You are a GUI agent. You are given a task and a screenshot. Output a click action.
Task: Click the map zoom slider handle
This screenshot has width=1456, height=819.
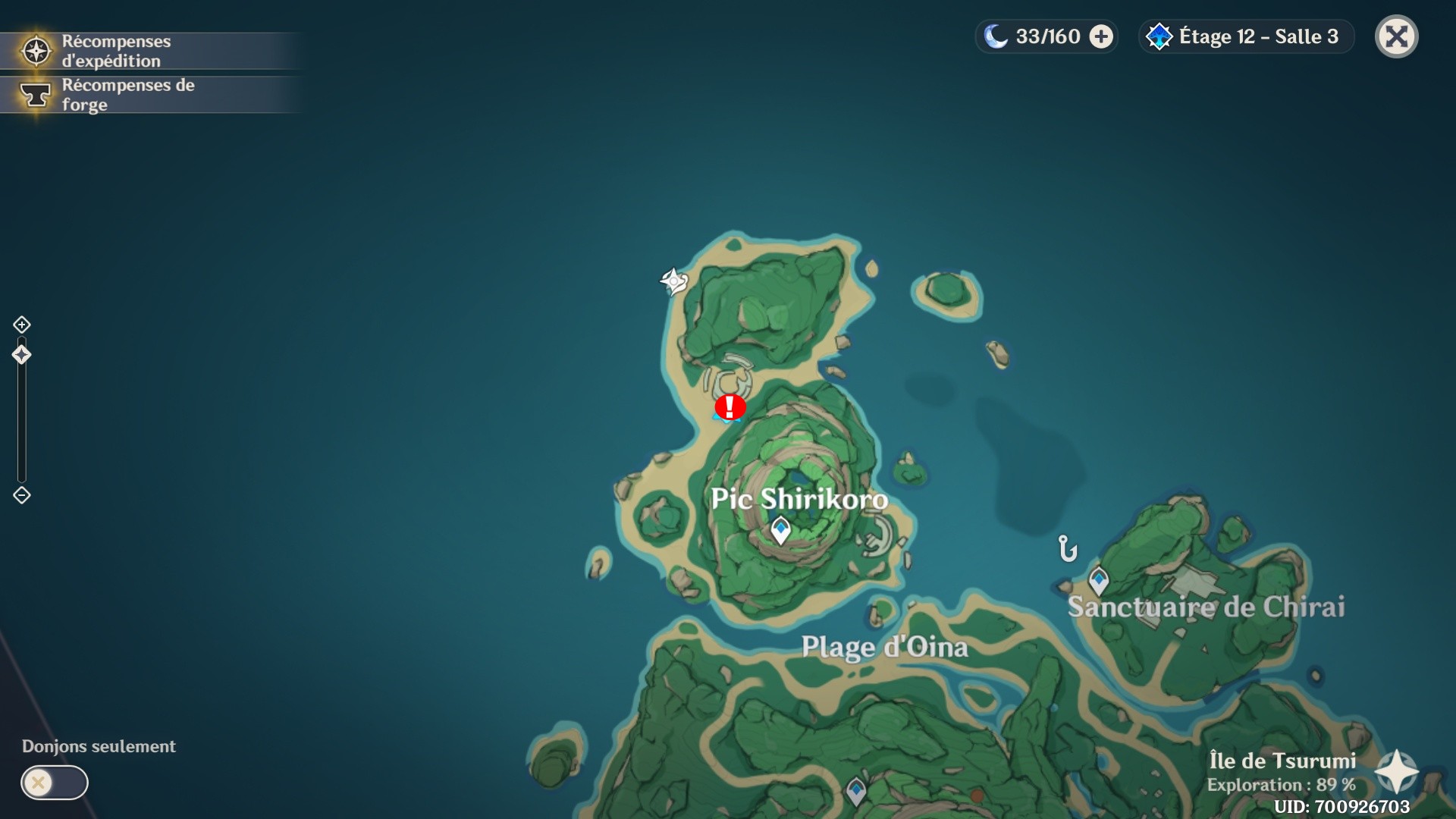tap(21, 355)
